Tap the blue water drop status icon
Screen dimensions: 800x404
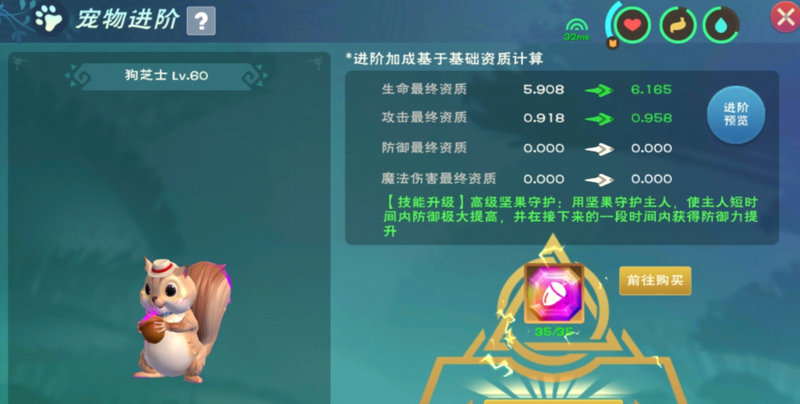(x=721, y=24)
